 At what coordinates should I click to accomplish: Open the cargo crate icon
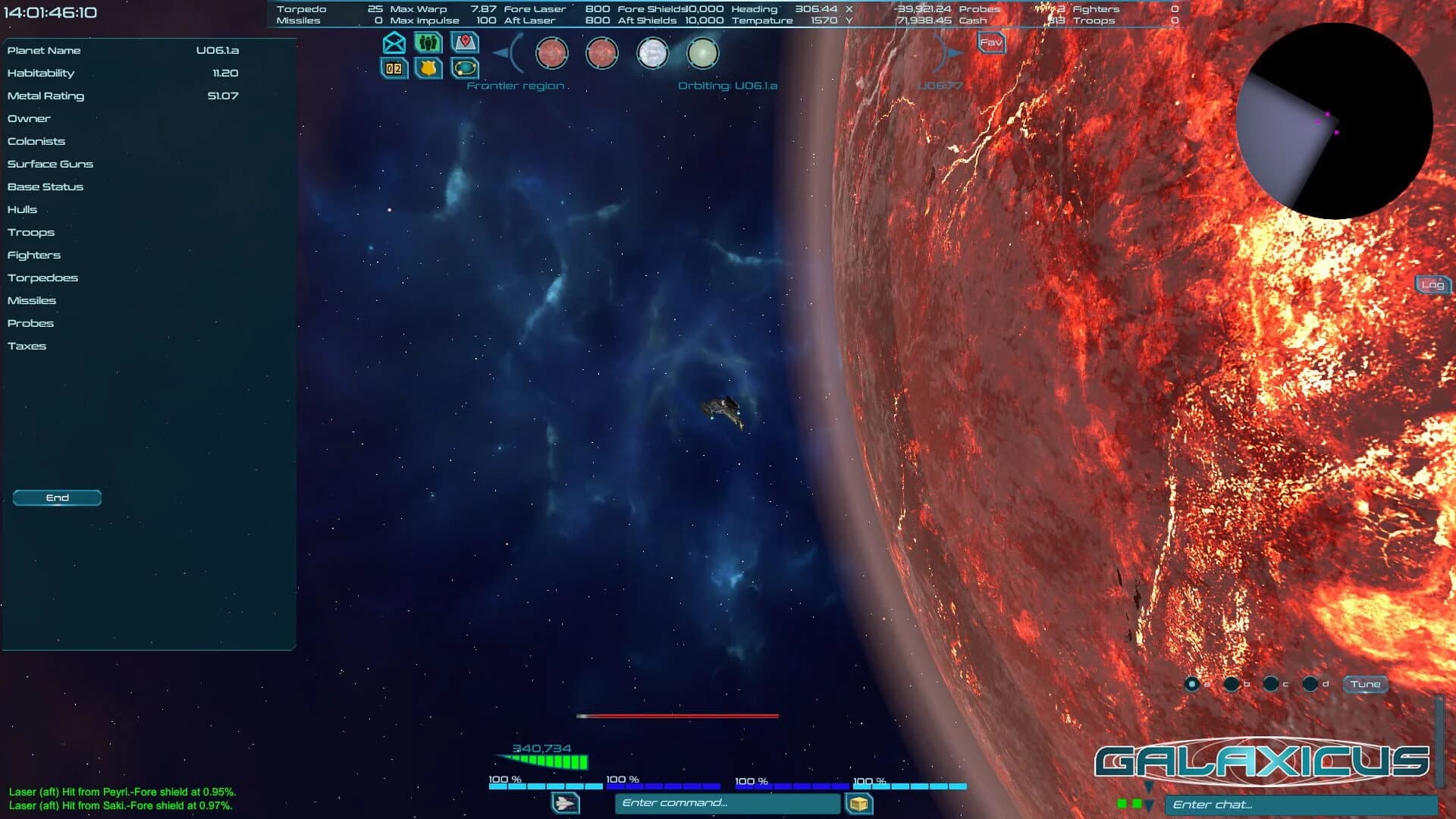pos(861,802)
